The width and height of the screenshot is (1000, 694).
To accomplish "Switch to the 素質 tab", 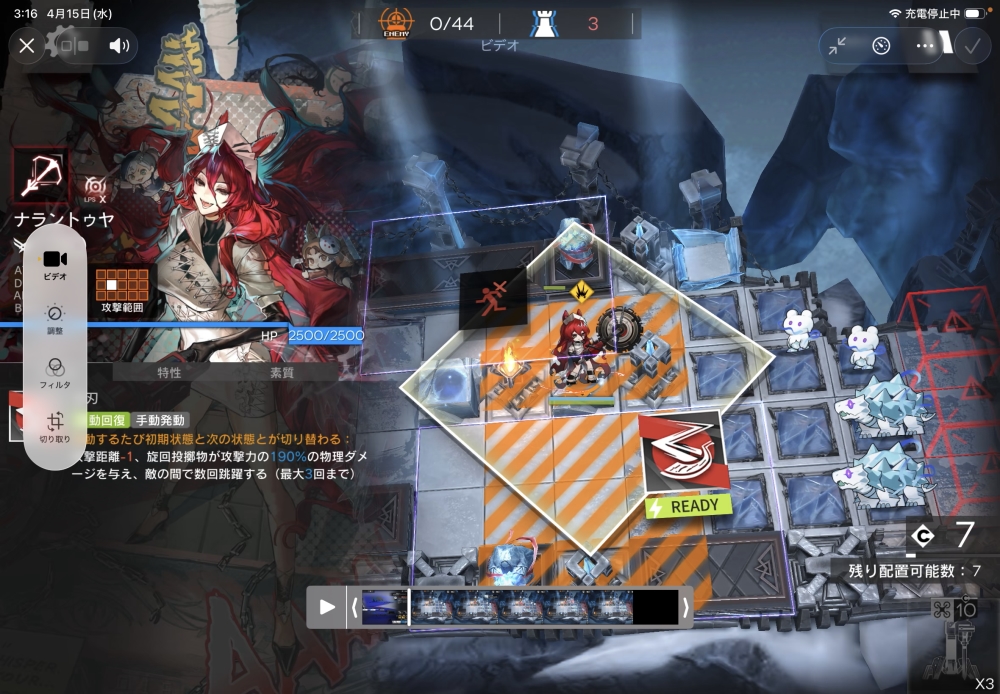I will tap(283, 373).
